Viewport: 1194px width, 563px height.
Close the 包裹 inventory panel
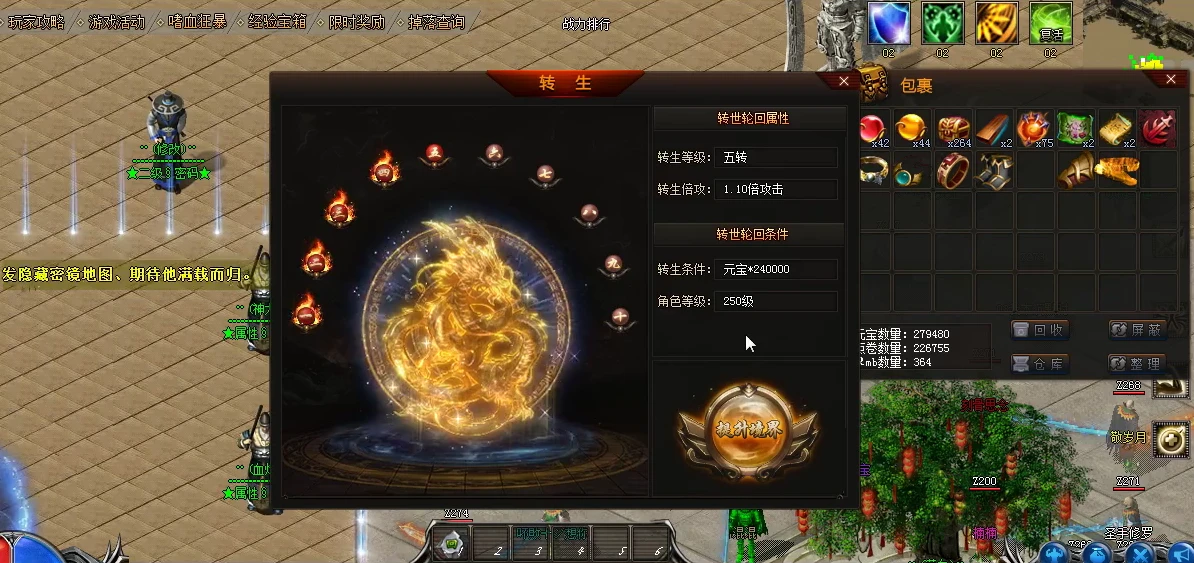point(1170,79)
